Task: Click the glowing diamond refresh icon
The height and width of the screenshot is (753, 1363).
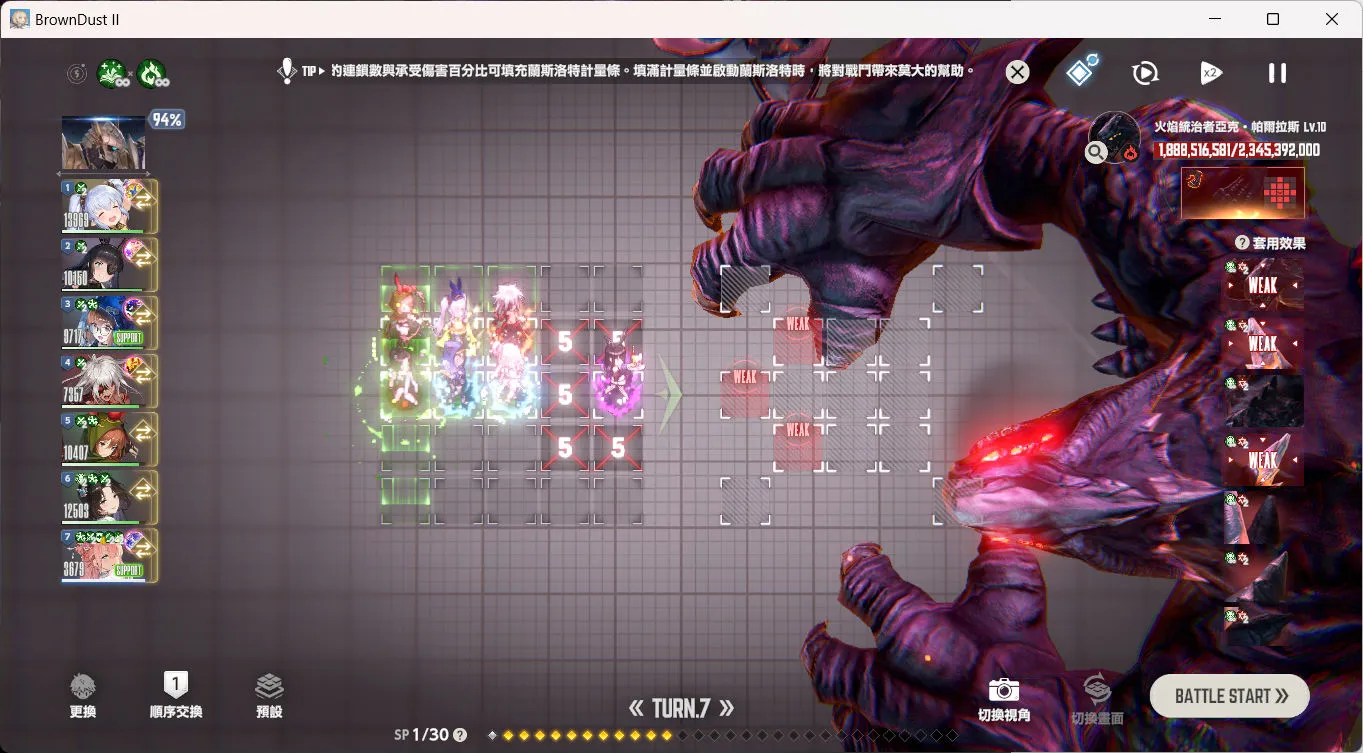Action: click(x=1081, y=72)
